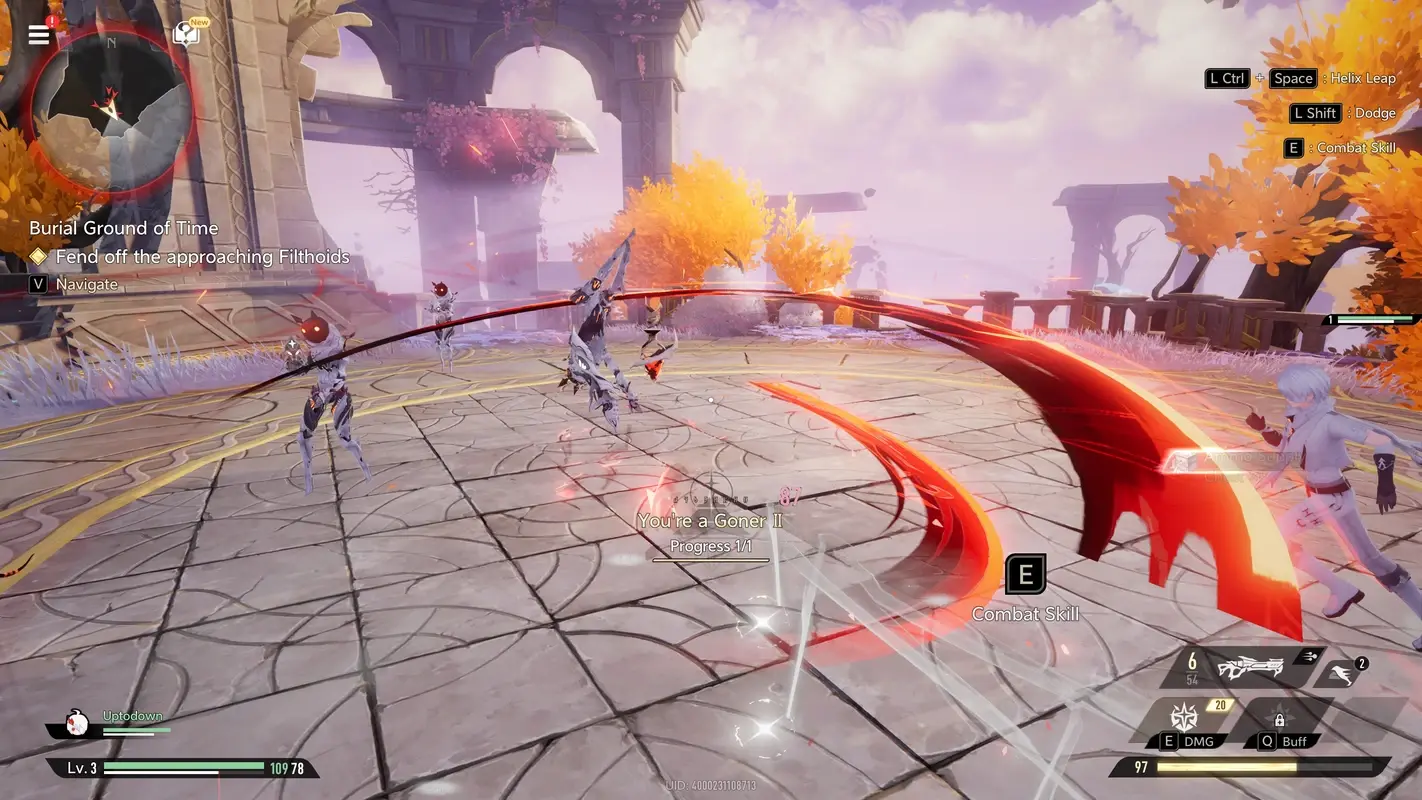Click the locked Q Buff skill icon
The image size is (1422, 800).
pyautogui.click(x=1280, y=719)
